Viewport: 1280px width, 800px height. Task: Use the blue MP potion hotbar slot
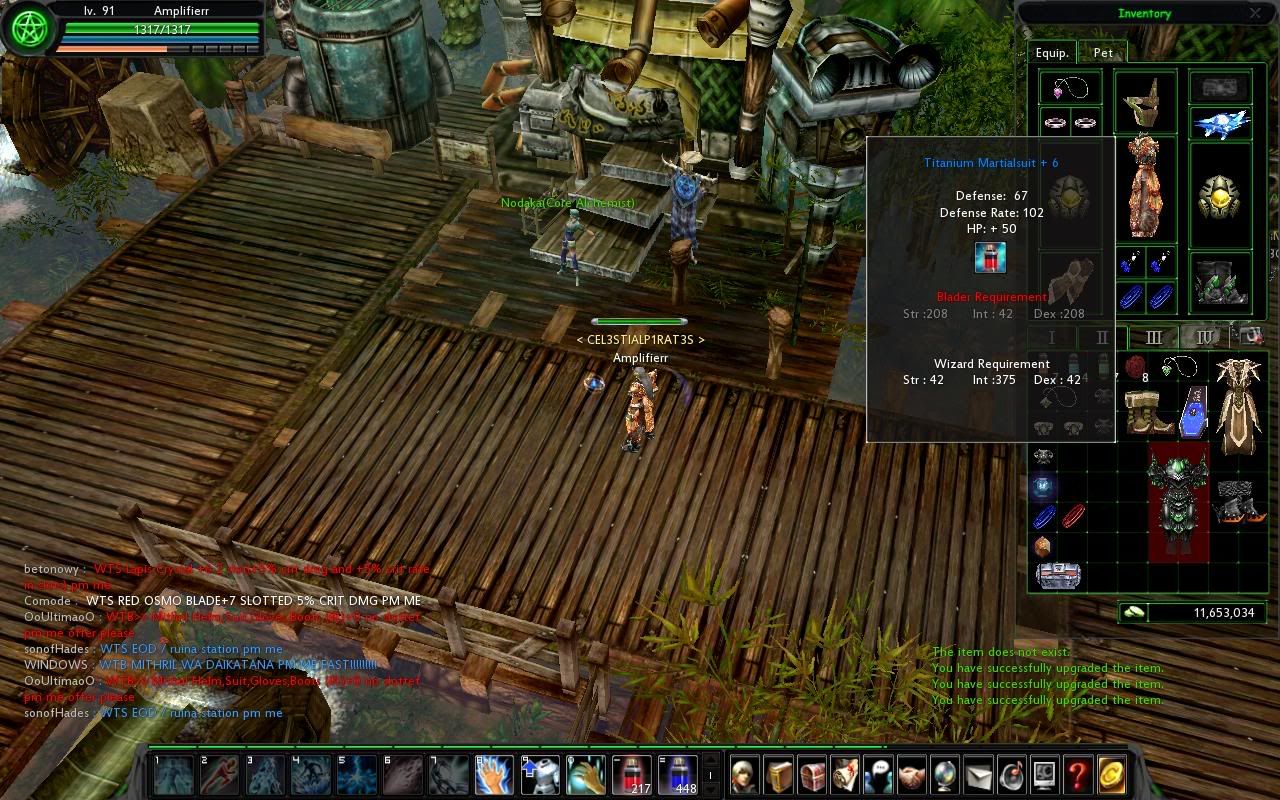677,773
